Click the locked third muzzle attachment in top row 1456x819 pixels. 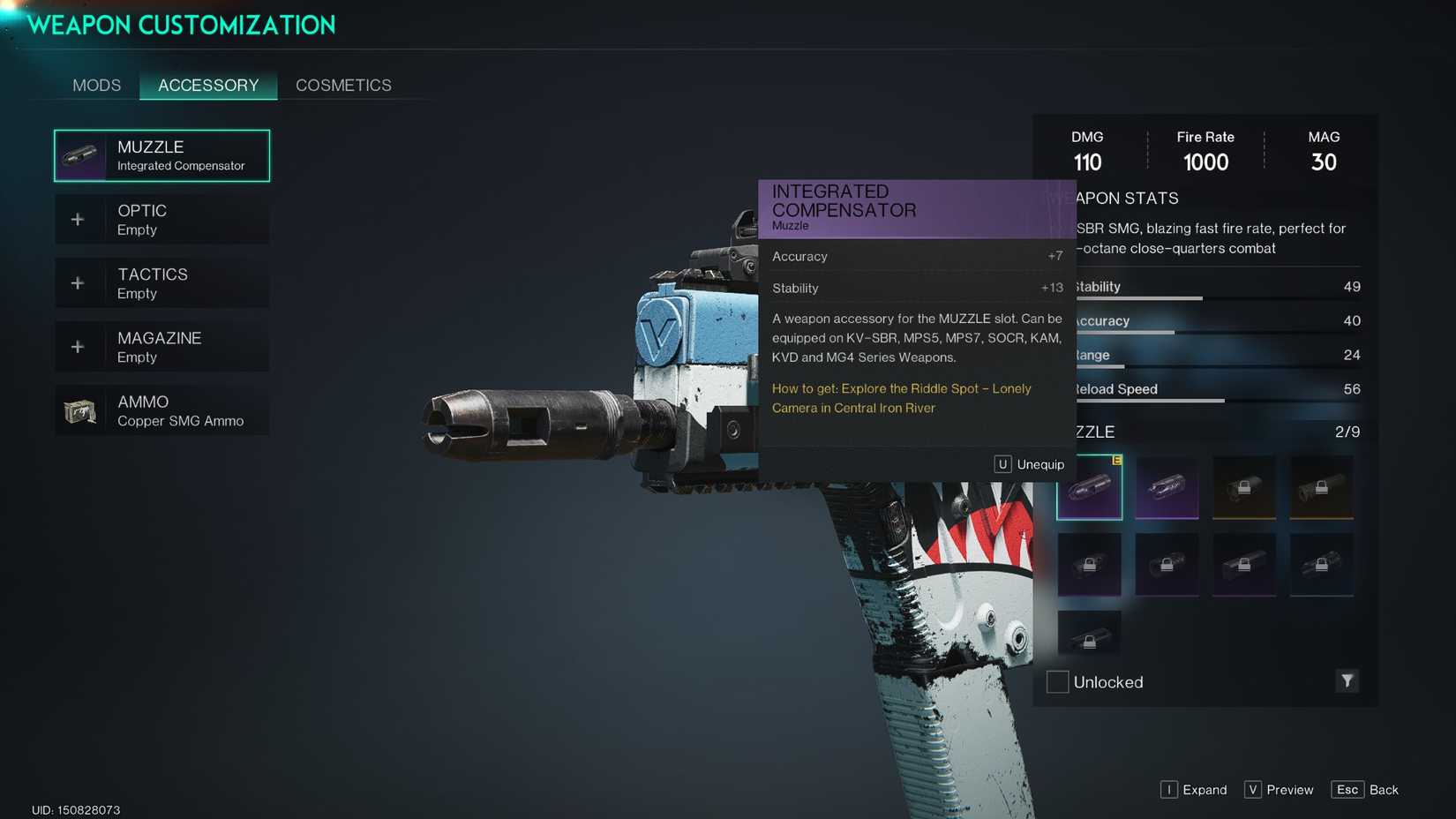coord(1243,485)
